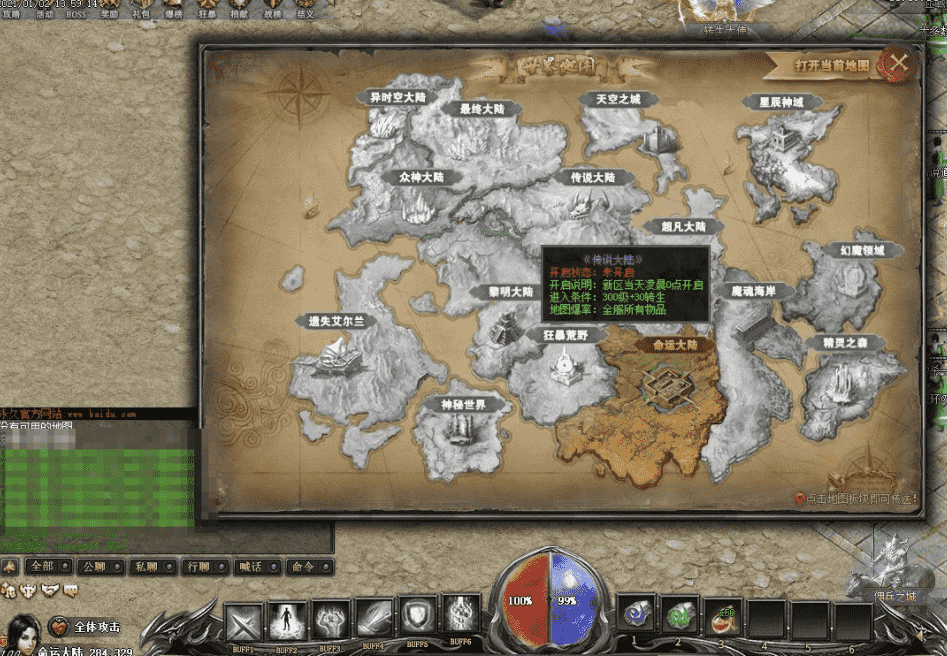Use the red potion in quick slot 3
Image resolution: width=947 pixels, height=656 pixels.
723,619
